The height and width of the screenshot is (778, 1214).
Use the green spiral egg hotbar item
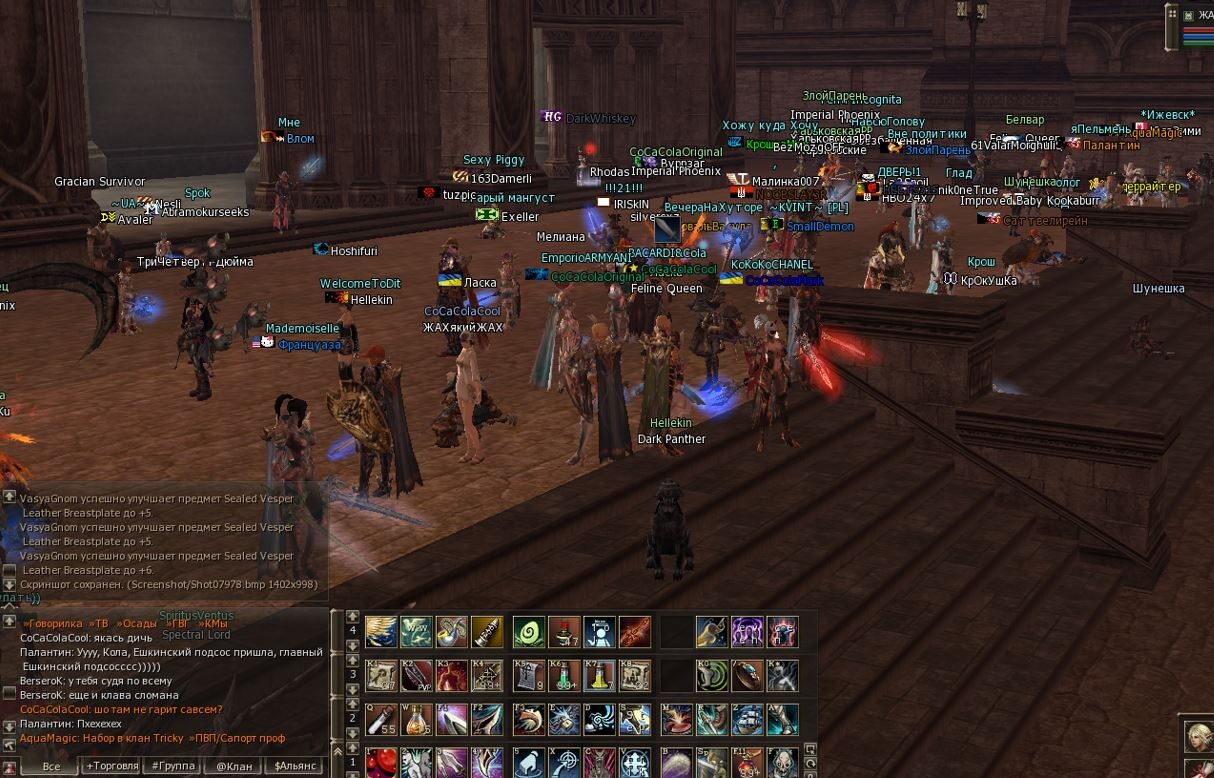coord(528,632)
